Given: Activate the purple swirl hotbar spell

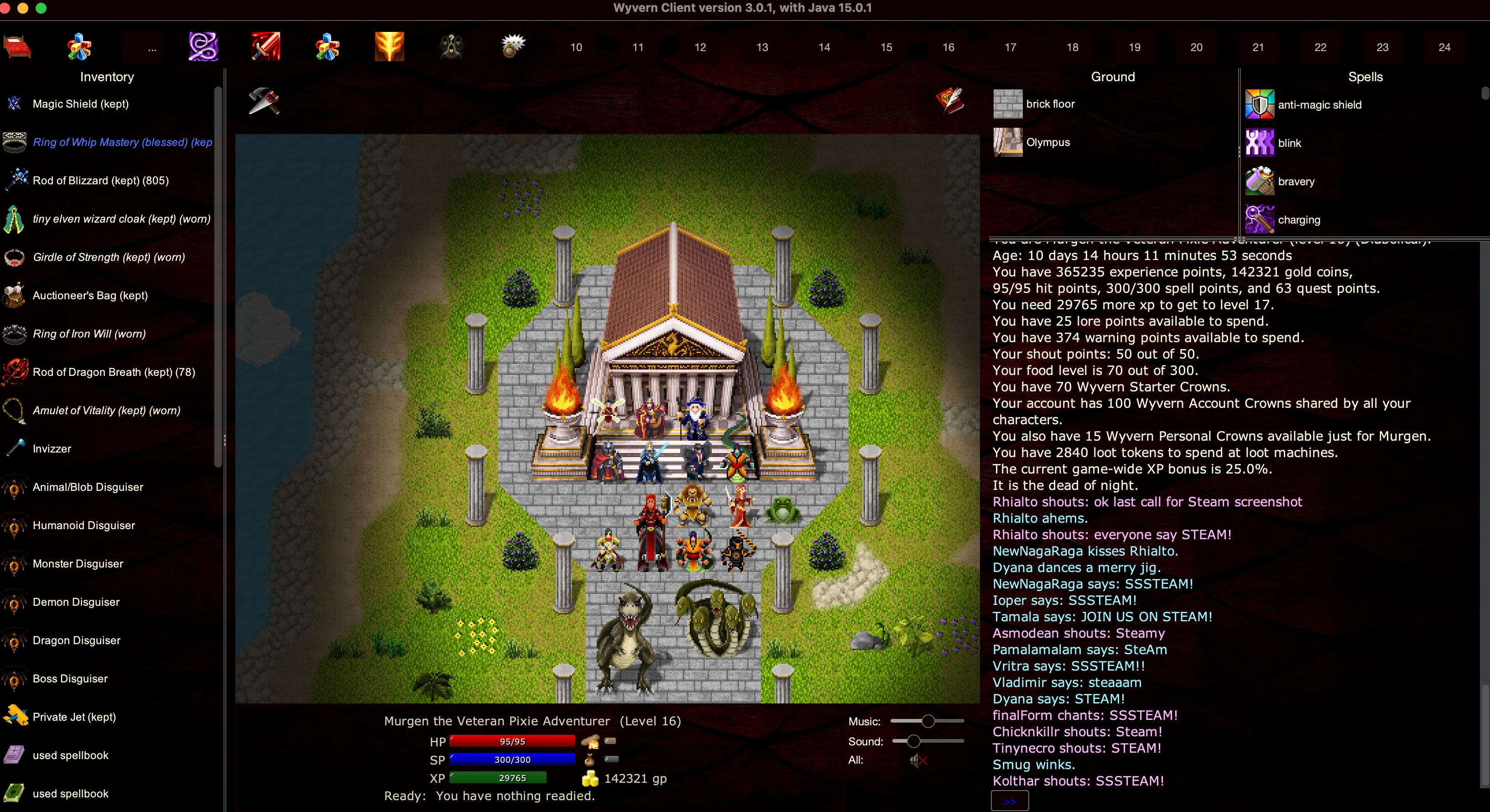Looking at the screenshot, I should tap(203, 47).
